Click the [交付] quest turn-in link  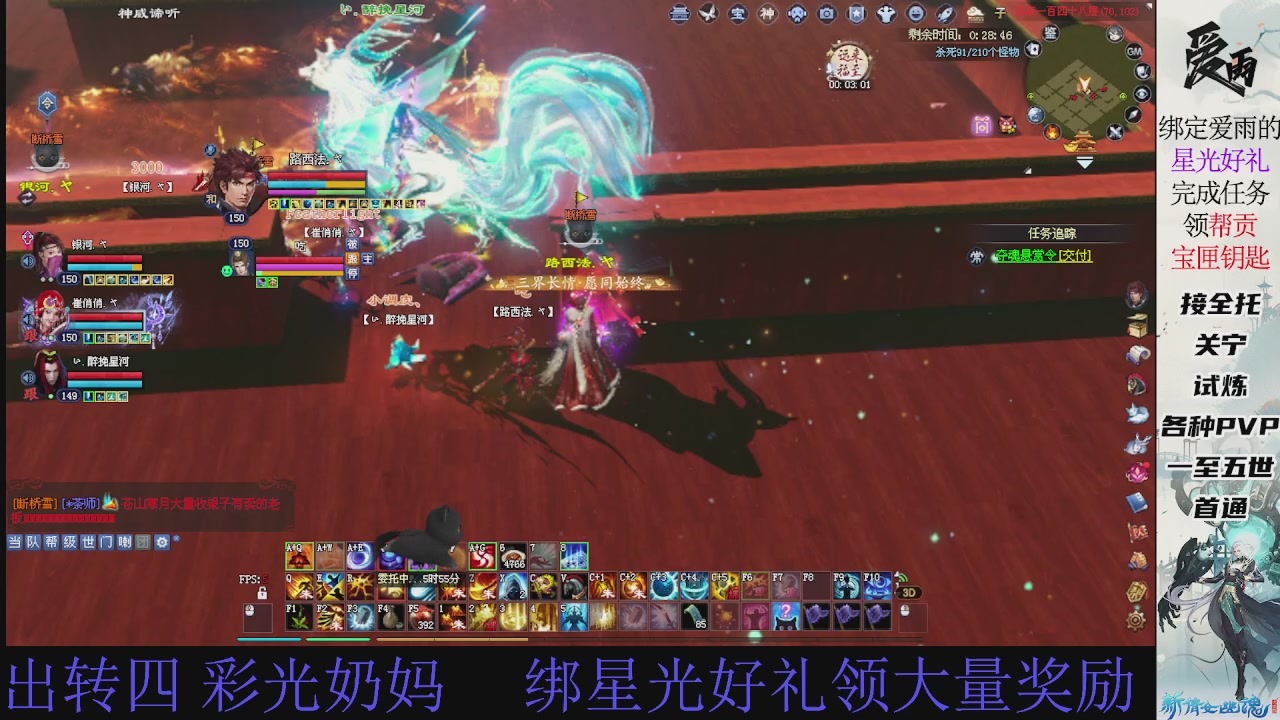(x=1073, y=256)
